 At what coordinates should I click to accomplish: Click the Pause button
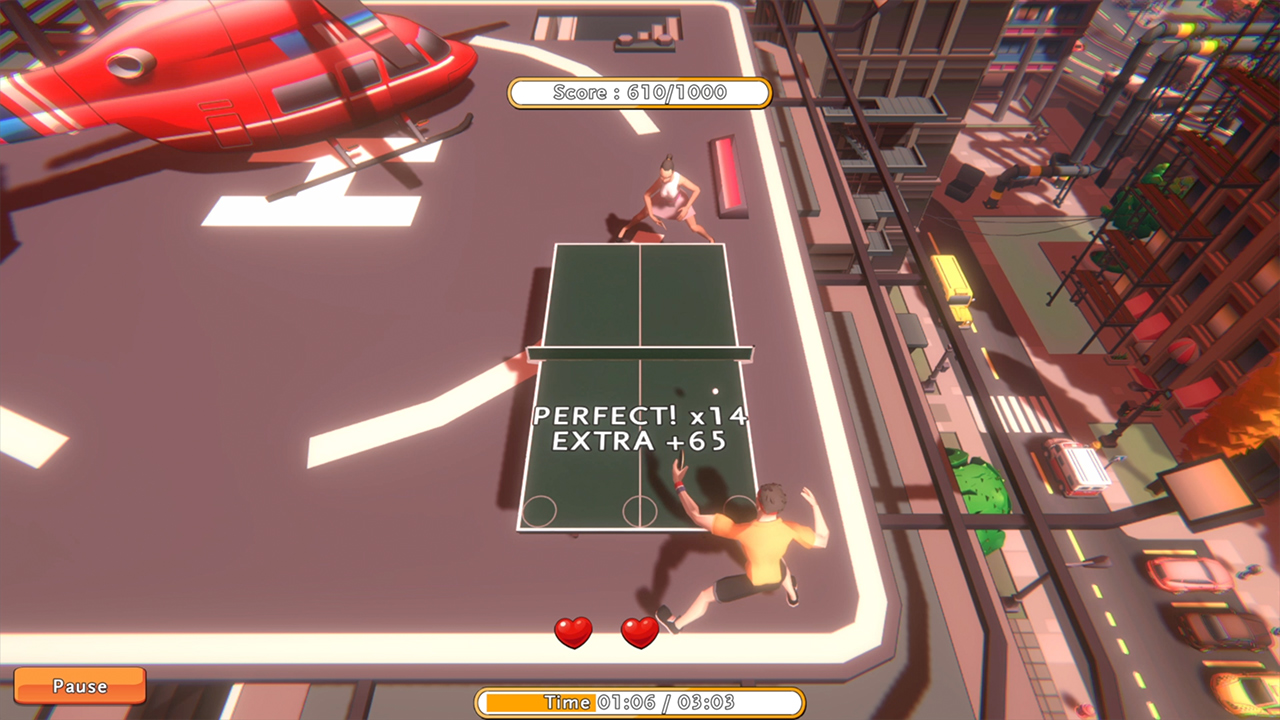click(79, 686)
